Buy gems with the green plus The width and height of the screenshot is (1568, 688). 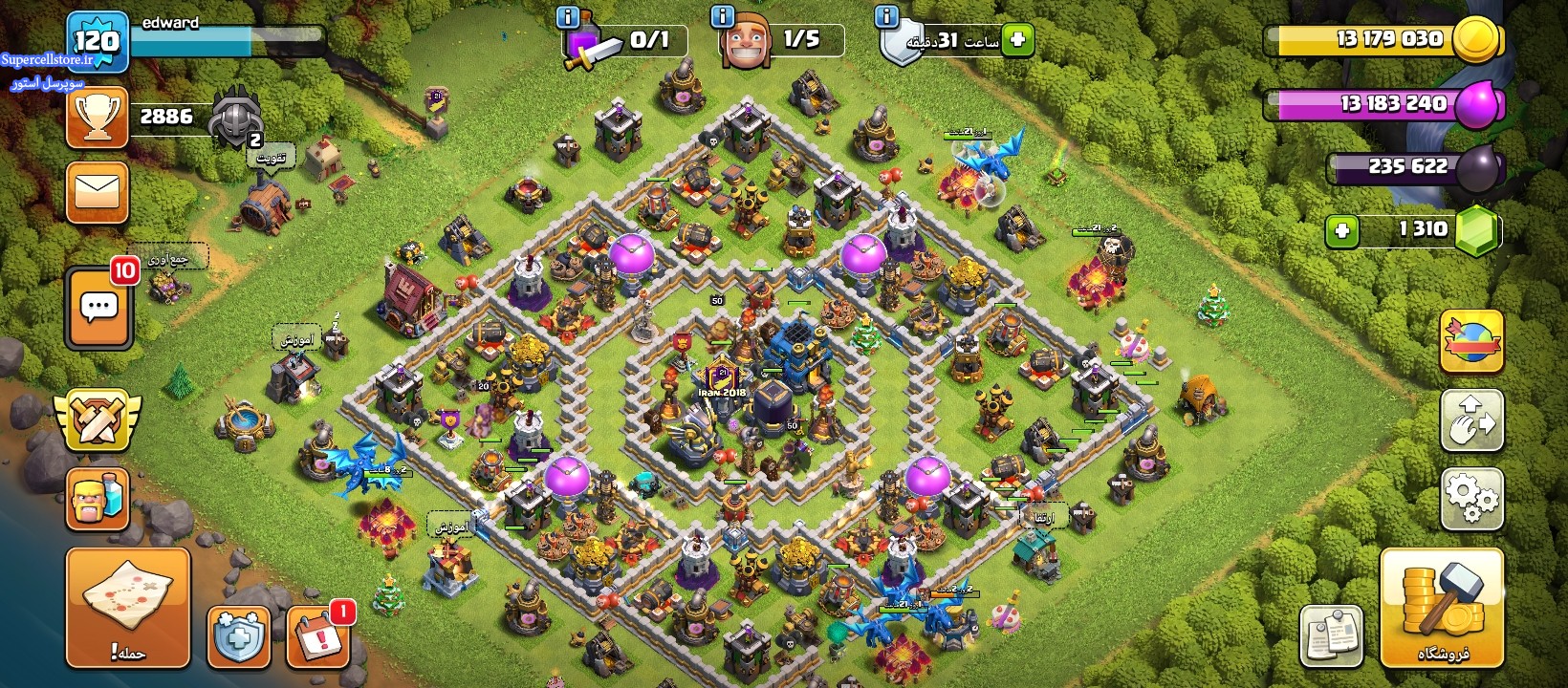pos(1342,230)
